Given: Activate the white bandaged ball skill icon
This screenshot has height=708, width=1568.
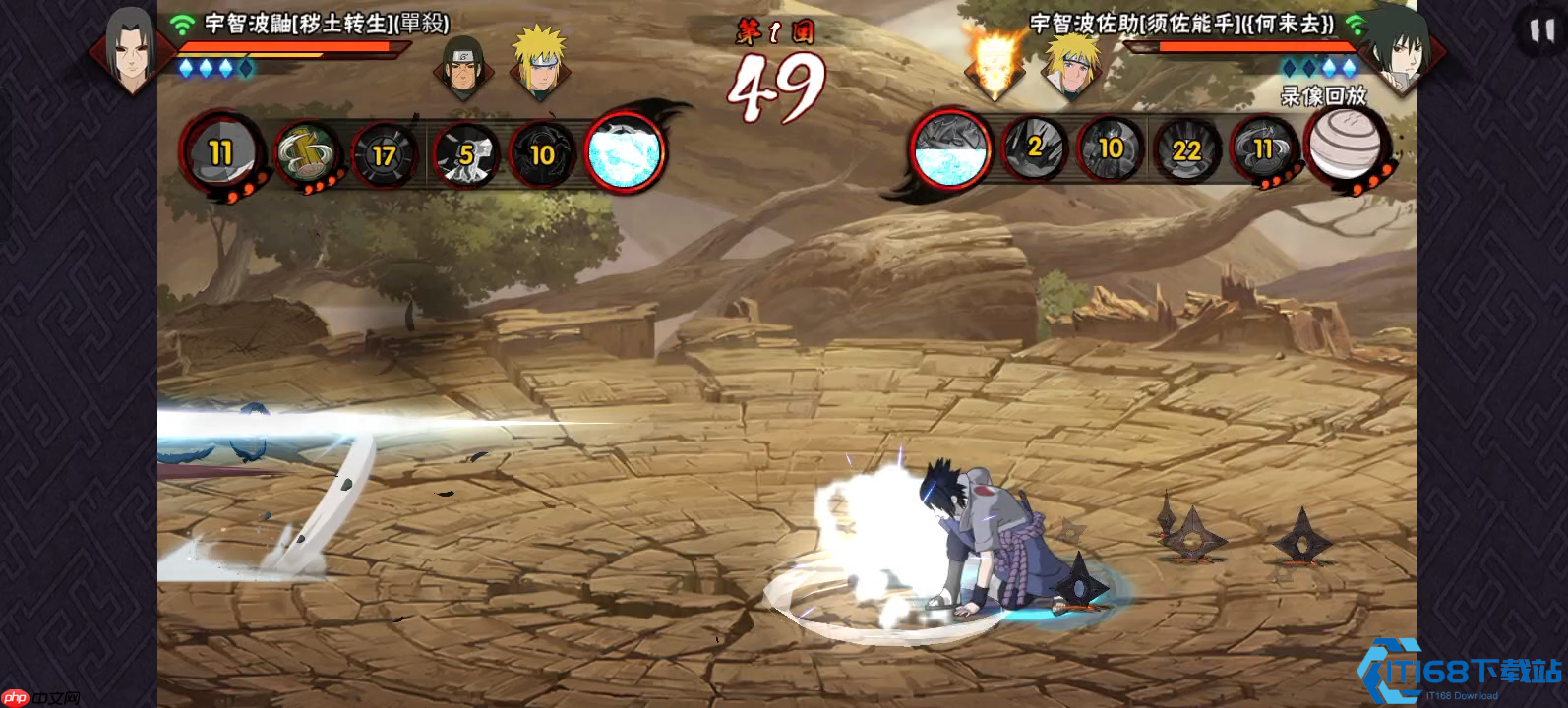Looking at the screenshot, I should pos(1345,147).
